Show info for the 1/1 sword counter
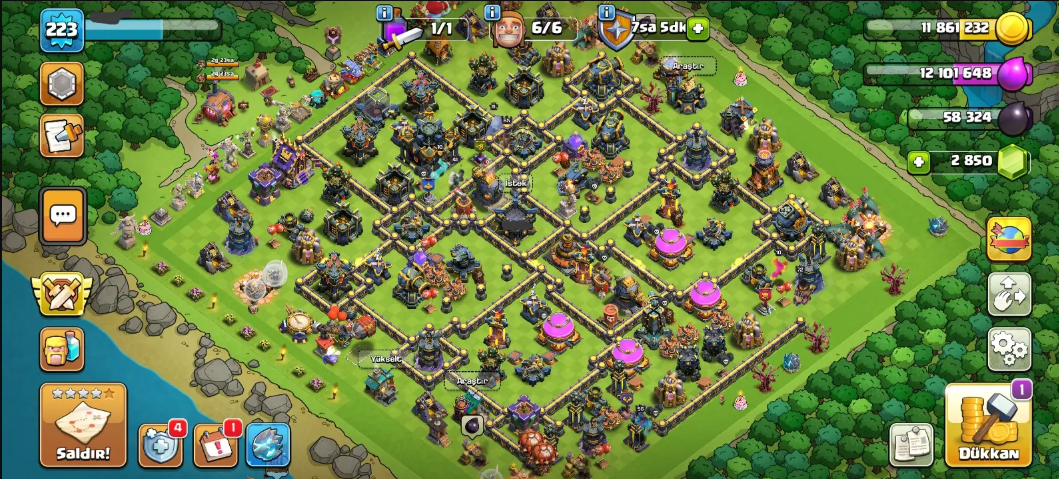 pos(384,13)
